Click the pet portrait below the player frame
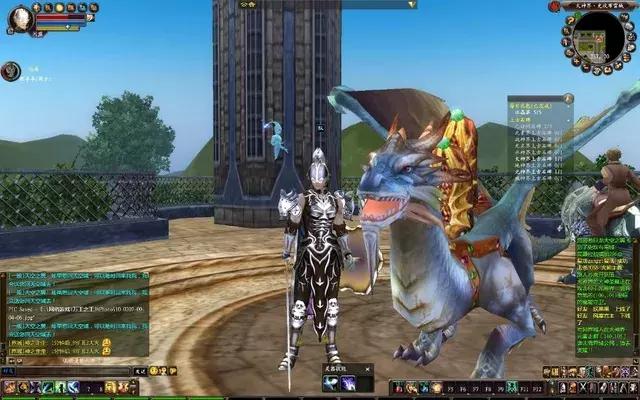Screen dimensions: 640x400 coord(11,71)
